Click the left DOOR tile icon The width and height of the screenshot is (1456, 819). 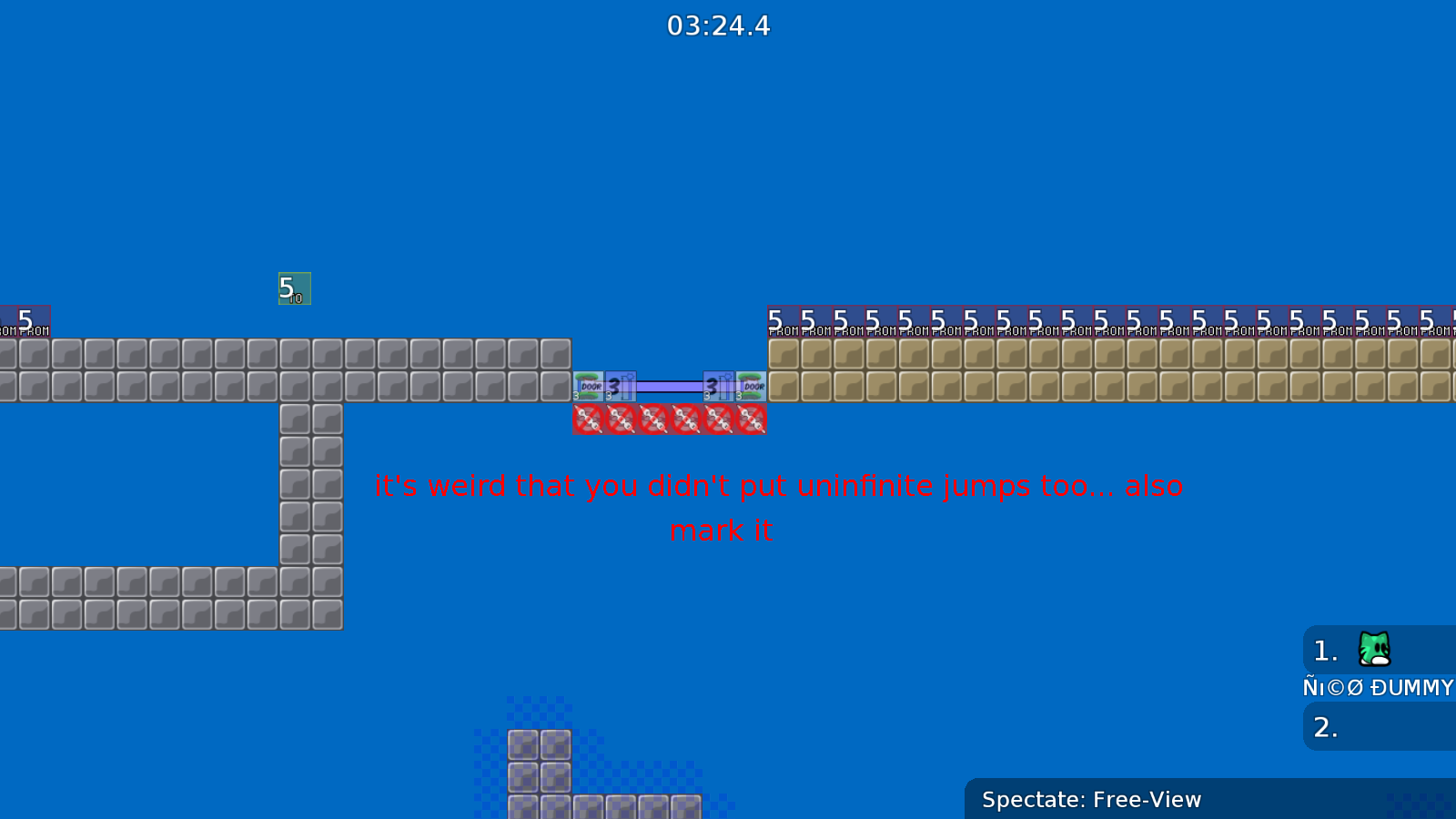coord(590,386)
